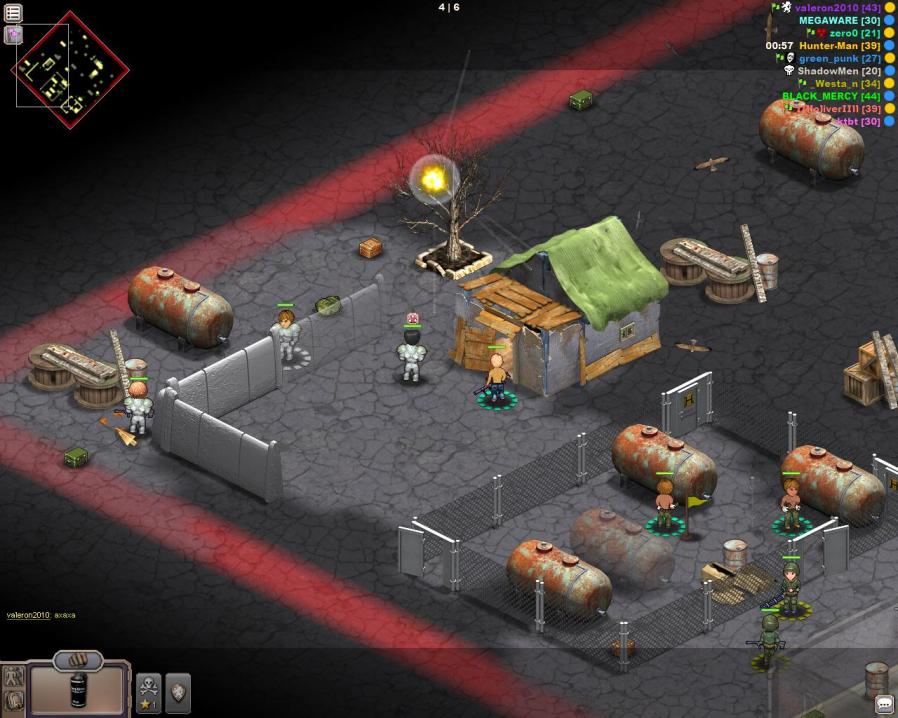The image size is (898, 718).
Task: Select the fist melee weapon tab
Action: 78,660
